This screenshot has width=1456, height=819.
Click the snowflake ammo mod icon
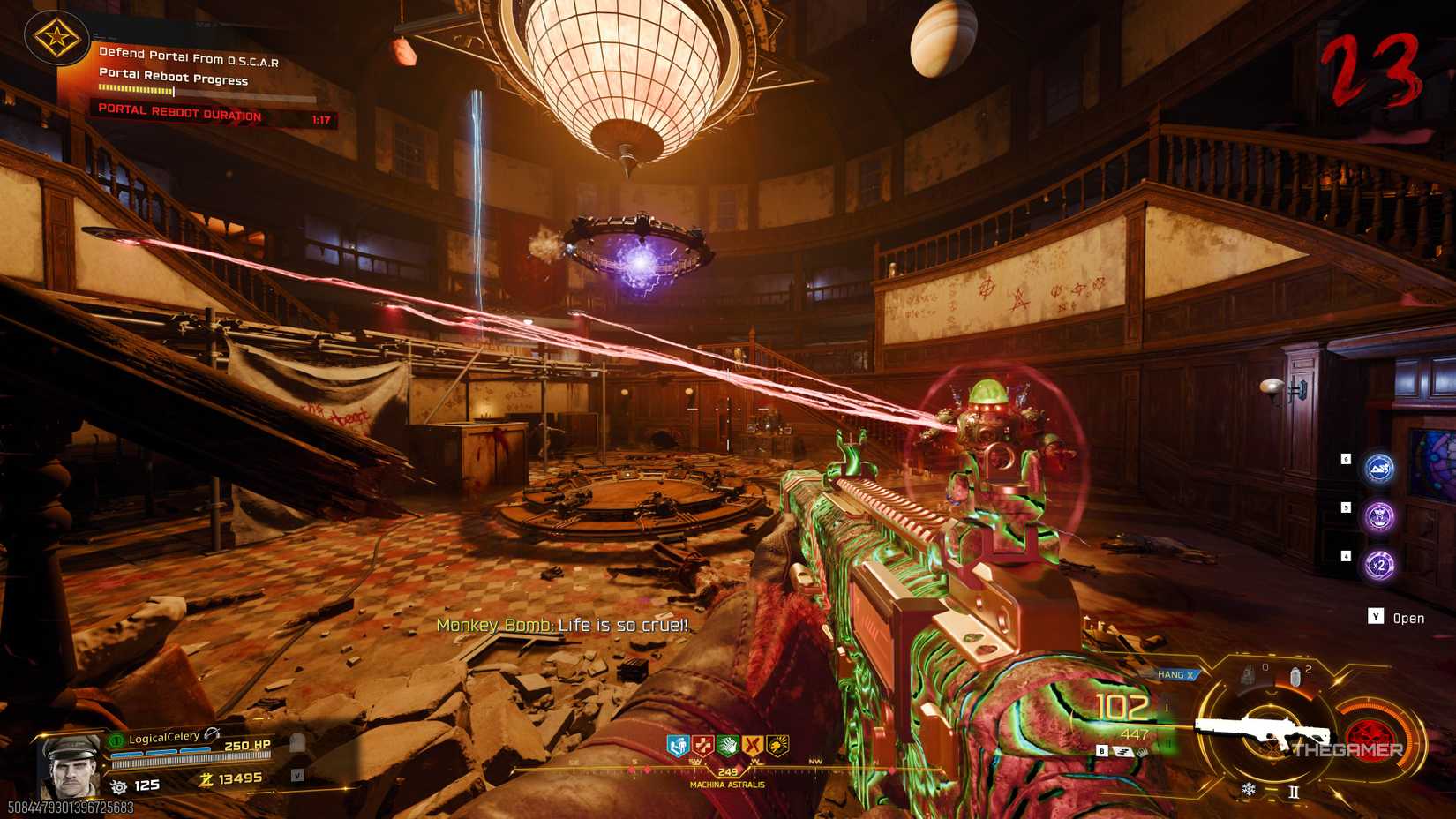coord(1248,788)
